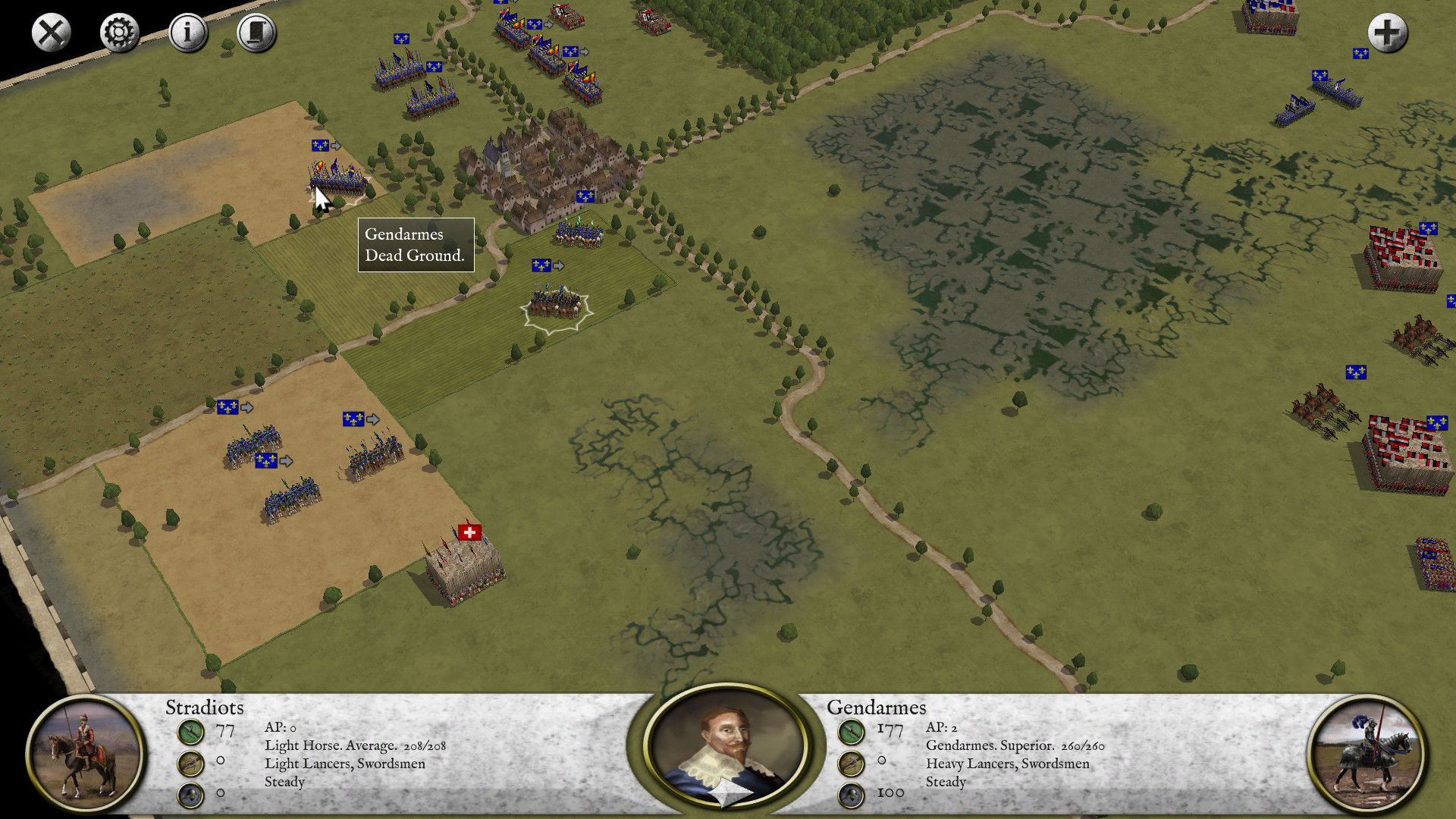Show the info panel
This screenshot has width=1456, height=819.
point(187,33)
